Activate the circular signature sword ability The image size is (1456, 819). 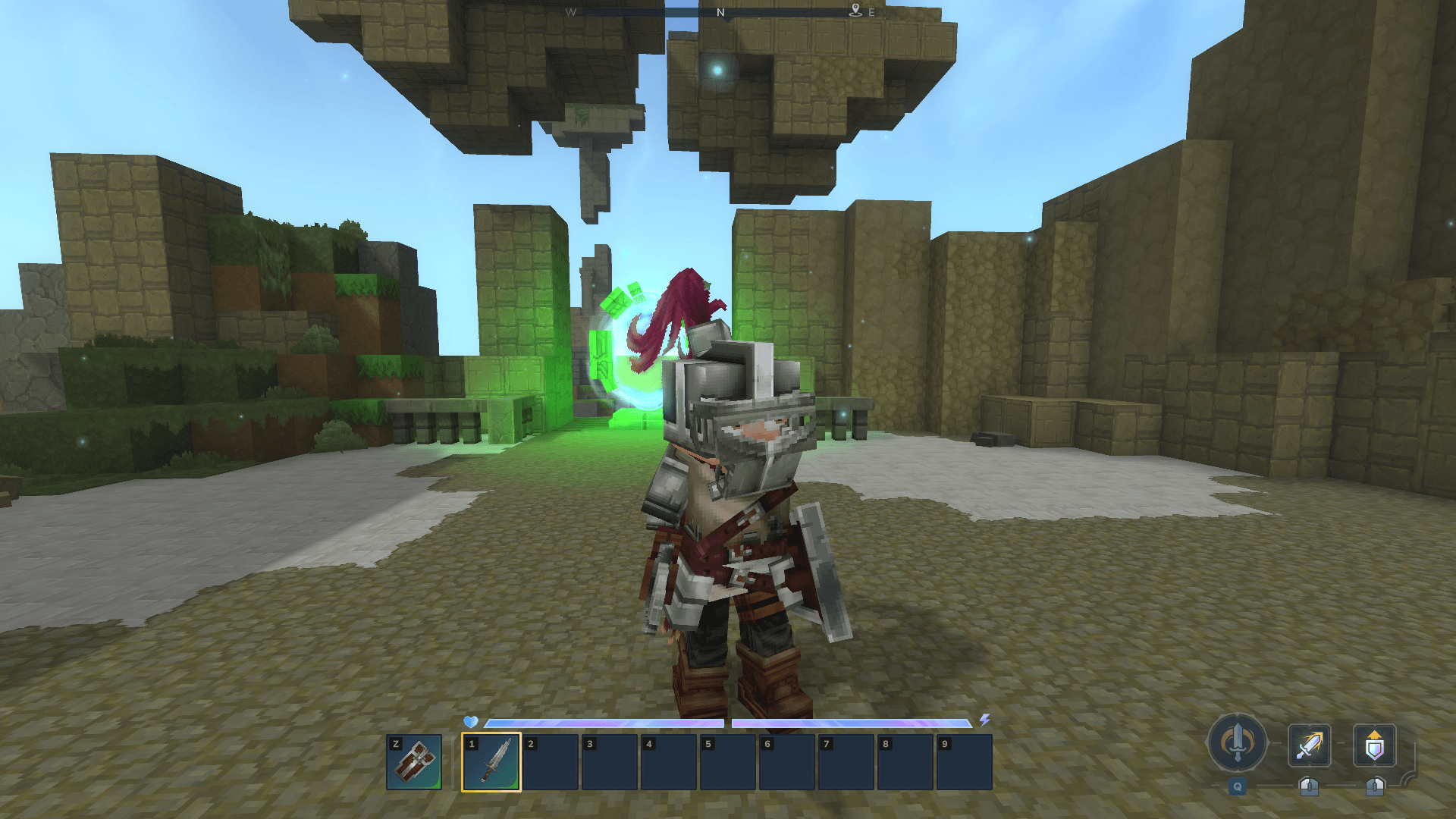tap(1237, 743)
